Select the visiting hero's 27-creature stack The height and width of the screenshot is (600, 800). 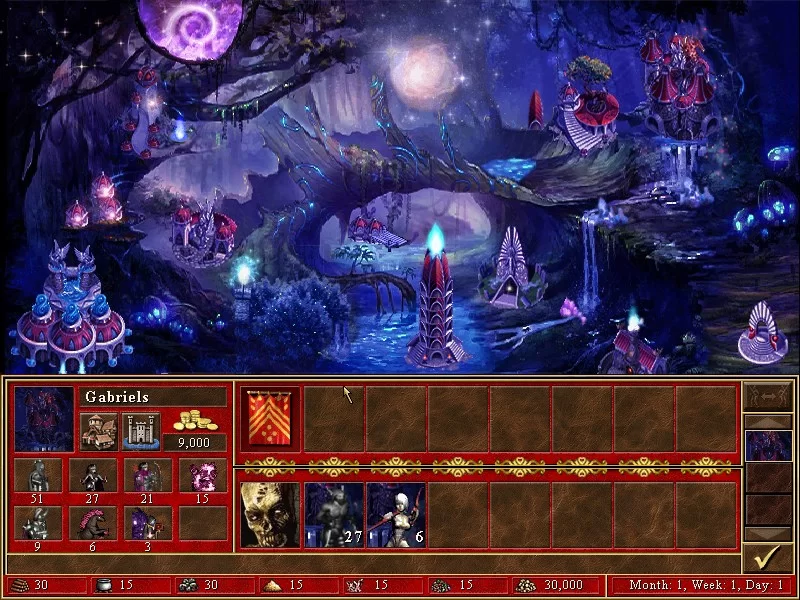pyautogui.click(x=333, y=515)
